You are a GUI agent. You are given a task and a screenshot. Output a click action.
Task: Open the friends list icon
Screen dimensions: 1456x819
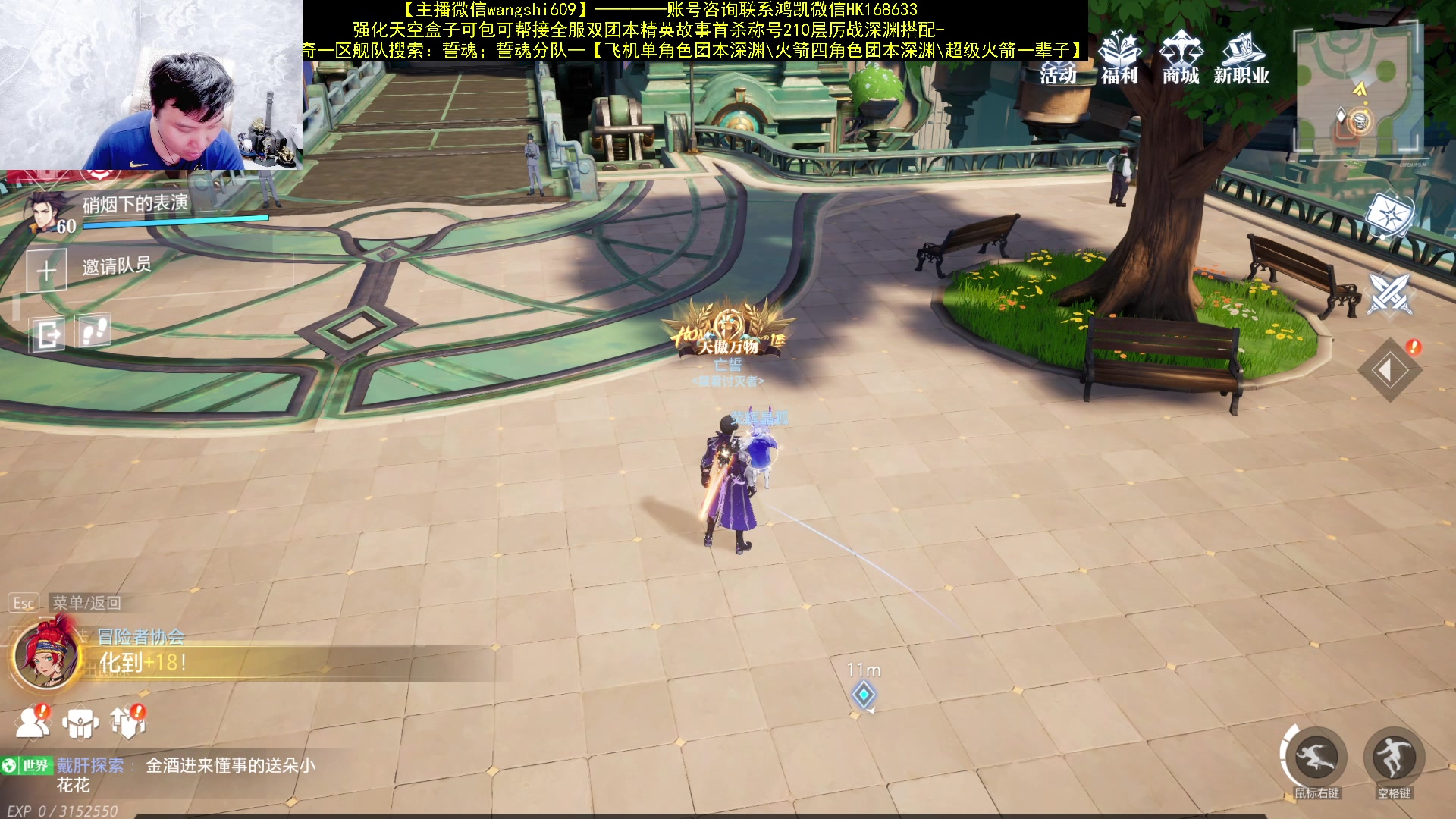coord(32,723)
